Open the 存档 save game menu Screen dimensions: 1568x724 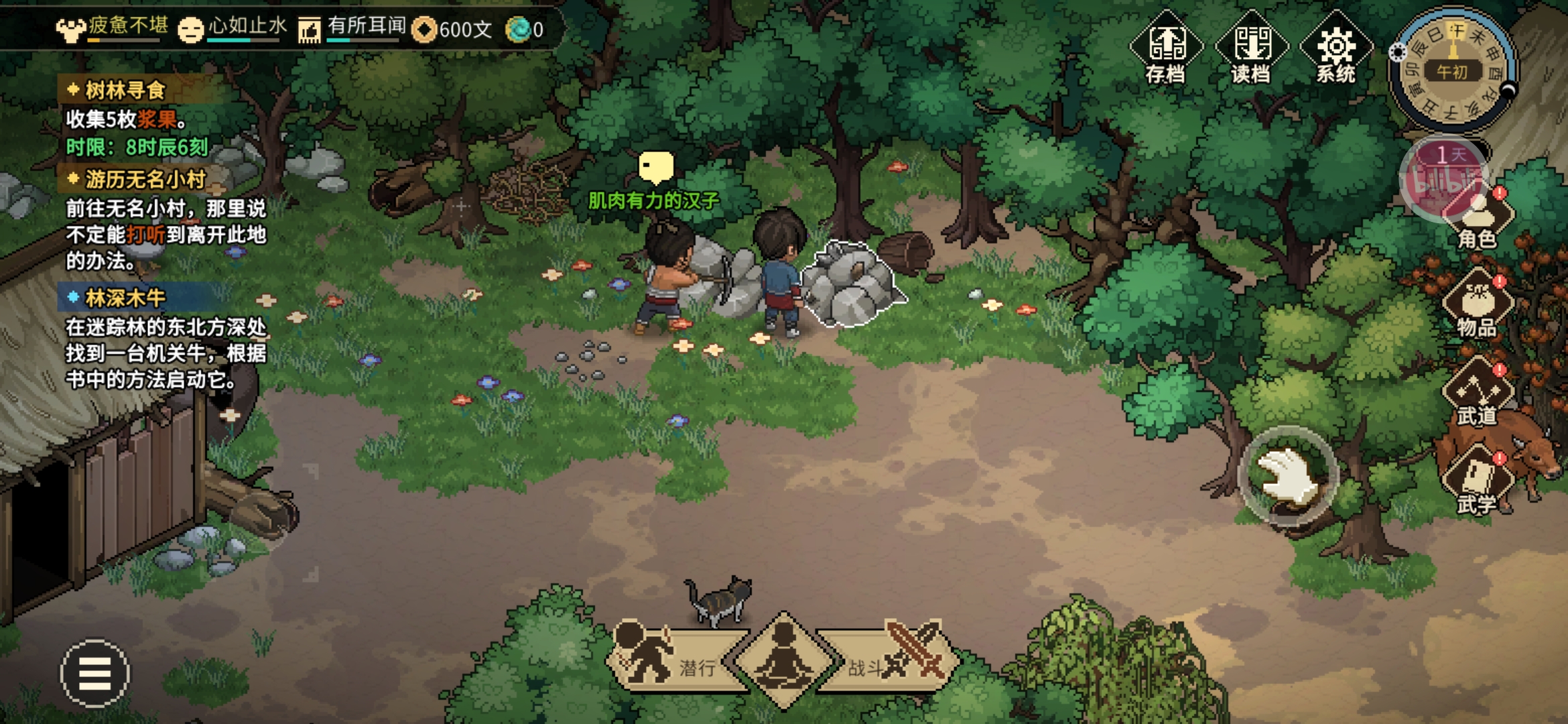click(x=1166, y=48)
